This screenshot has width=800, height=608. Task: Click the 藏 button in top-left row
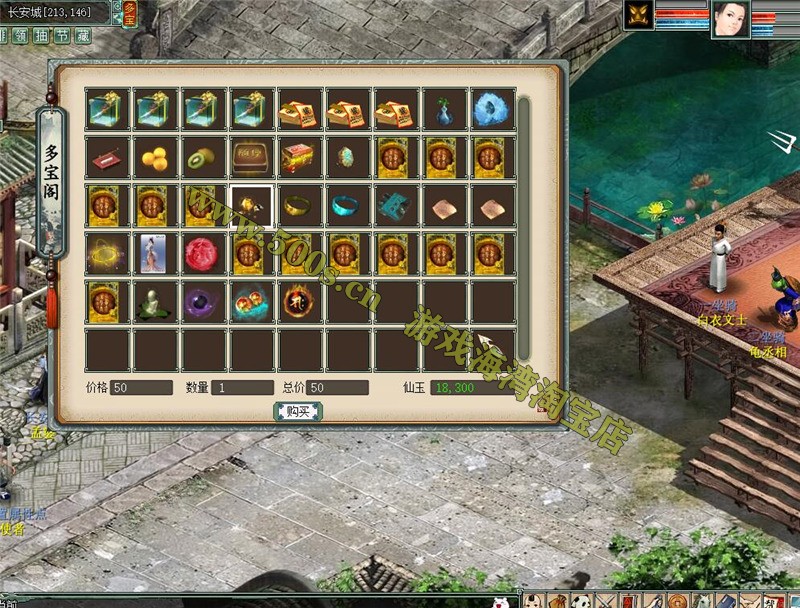pos(83,35)
